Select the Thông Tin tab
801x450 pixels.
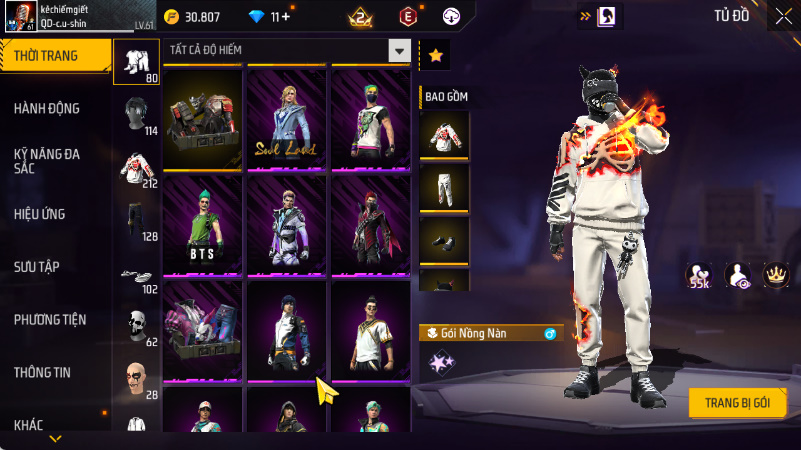(42, 372)
